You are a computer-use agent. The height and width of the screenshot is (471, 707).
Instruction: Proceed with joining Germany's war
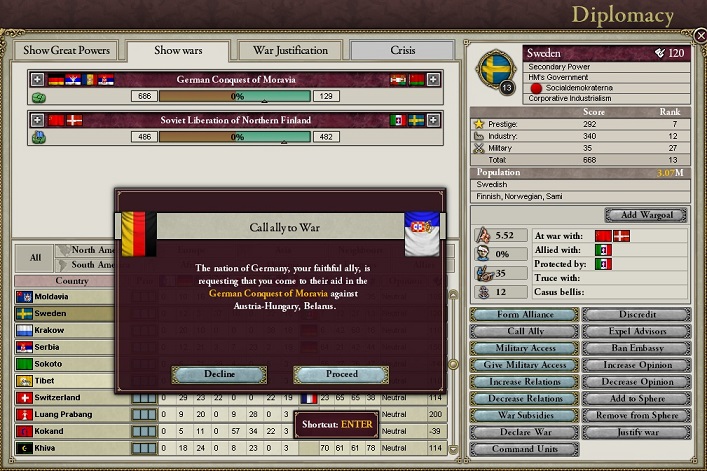(341, 374)
